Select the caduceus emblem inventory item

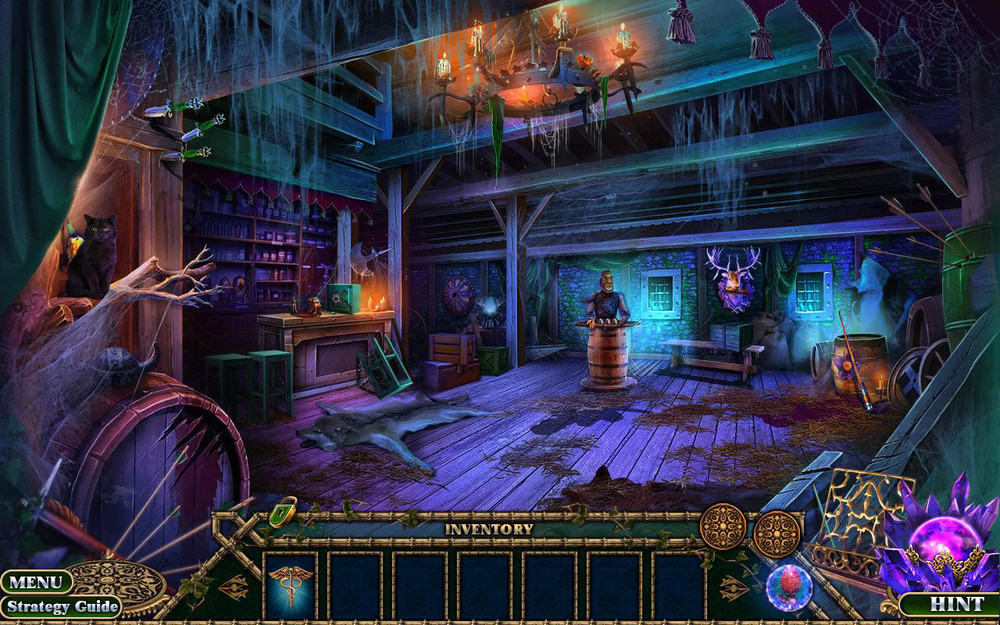[x=290, y=585]
